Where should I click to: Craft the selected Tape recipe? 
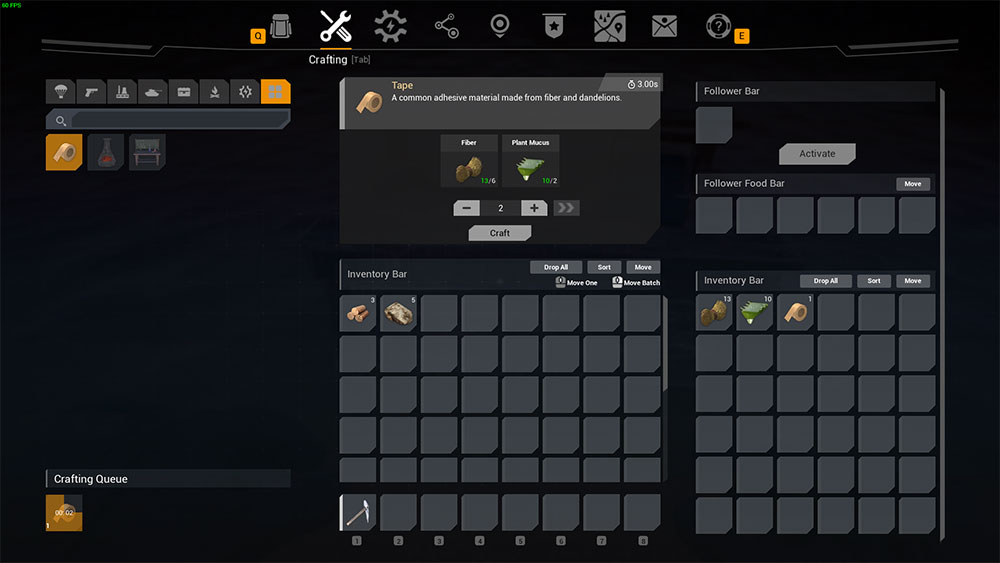(500, 233)
